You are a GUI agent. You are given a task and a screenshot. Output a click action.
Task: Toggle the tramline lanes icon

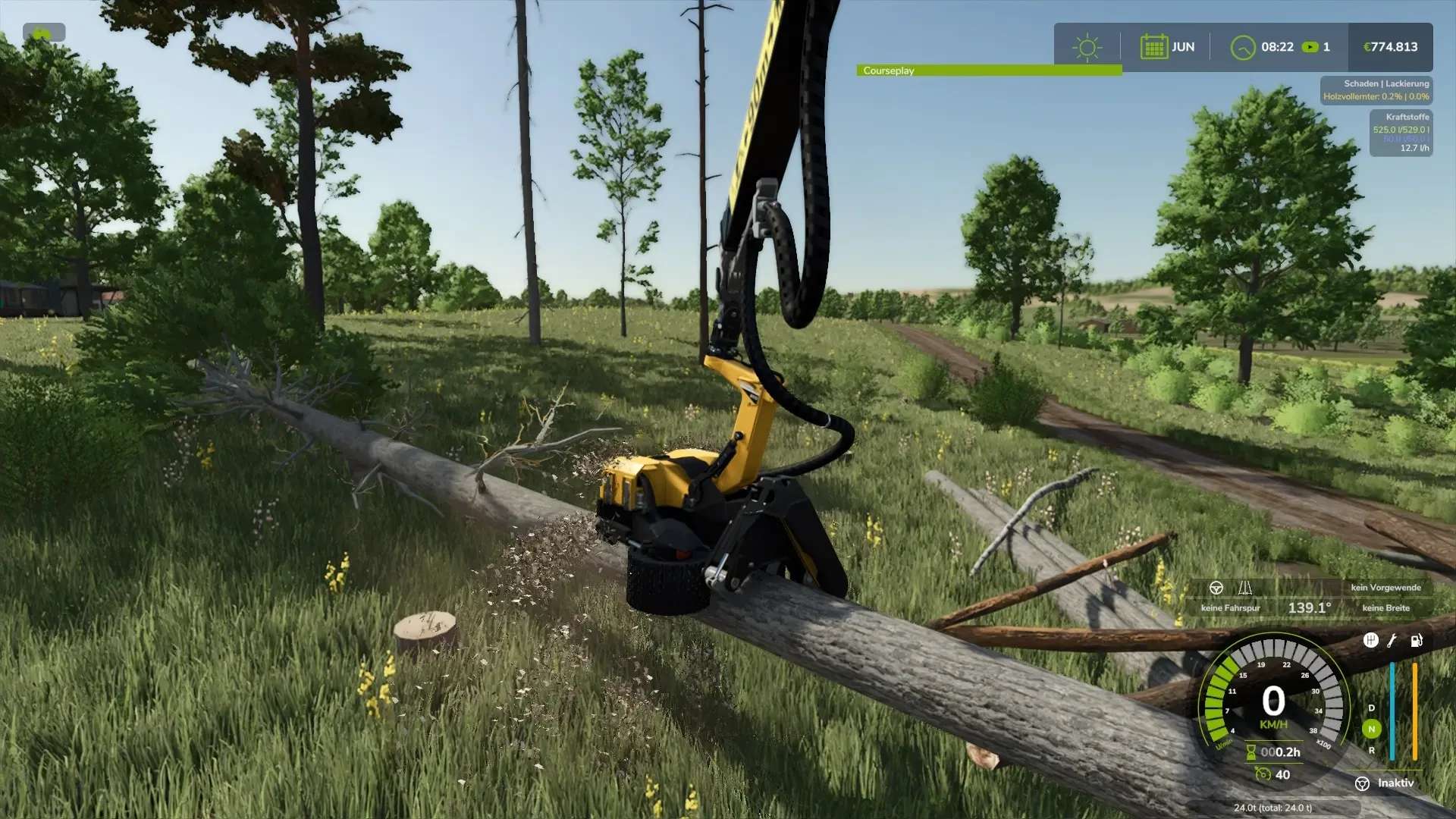[1244, 588]
